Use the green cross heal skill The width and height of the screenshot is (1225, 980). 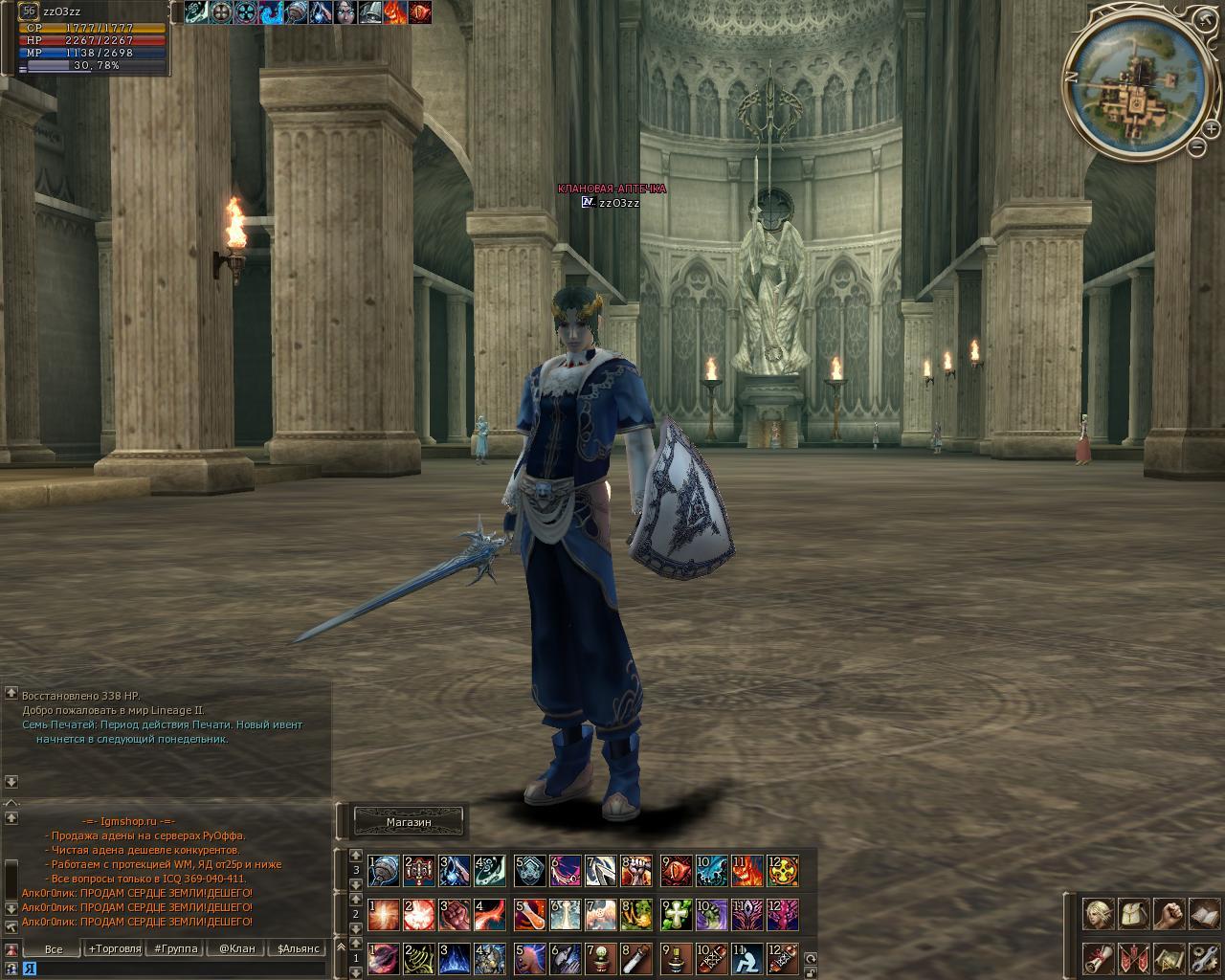click(x=677, y=914)
